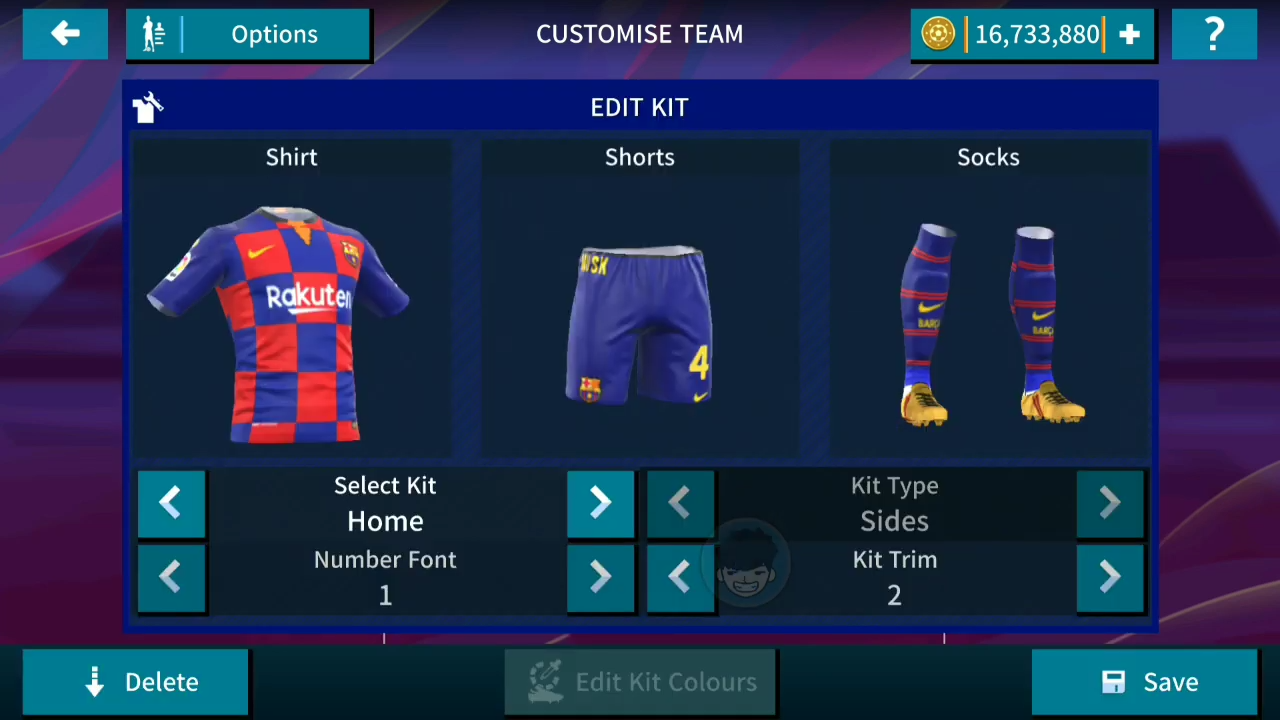Select the Shirt preview section
1280x720 pixels.
(x=291, y=156)
